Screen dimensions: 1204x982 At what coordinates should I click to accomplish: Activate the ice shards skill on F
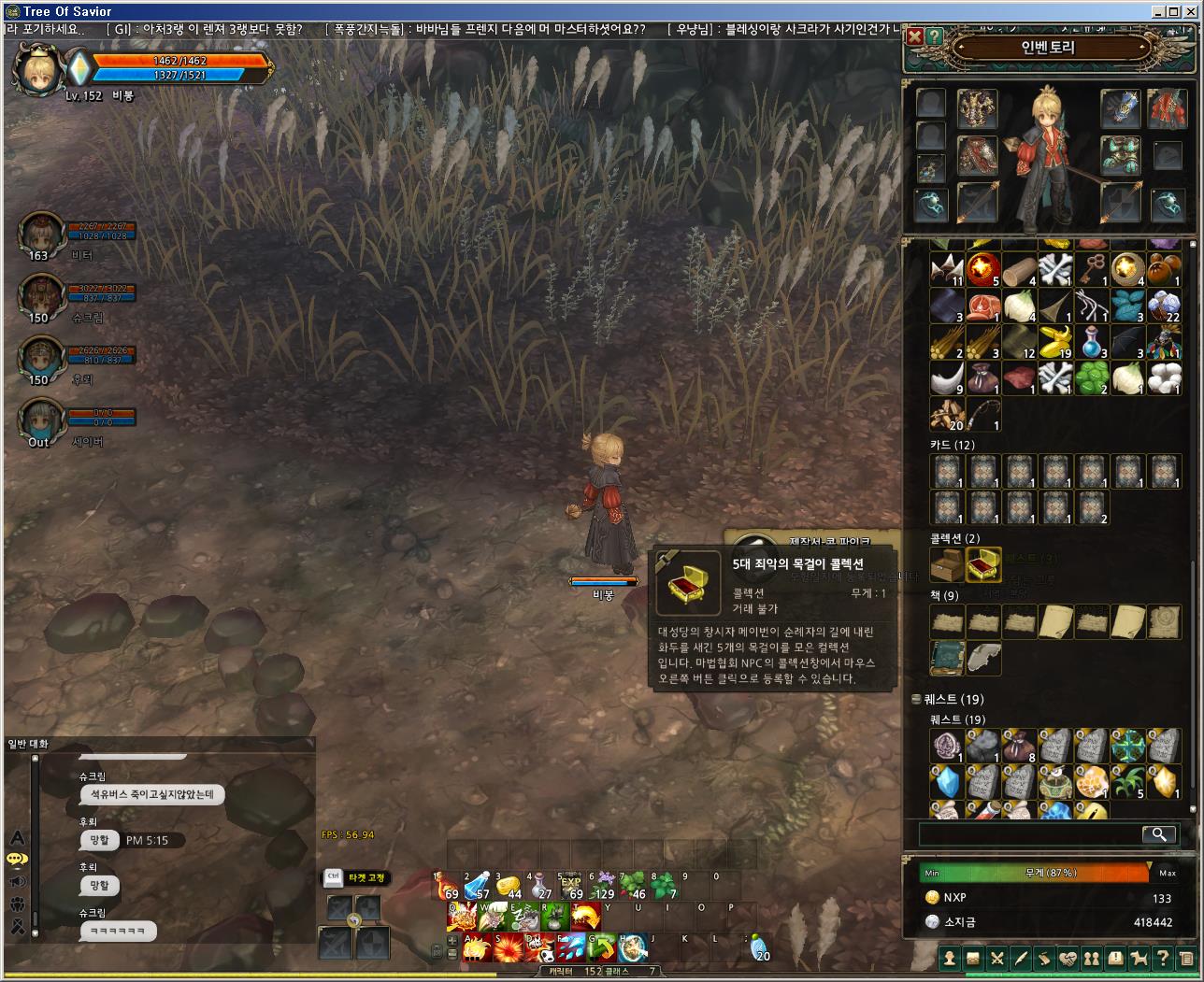pos(570,948)
